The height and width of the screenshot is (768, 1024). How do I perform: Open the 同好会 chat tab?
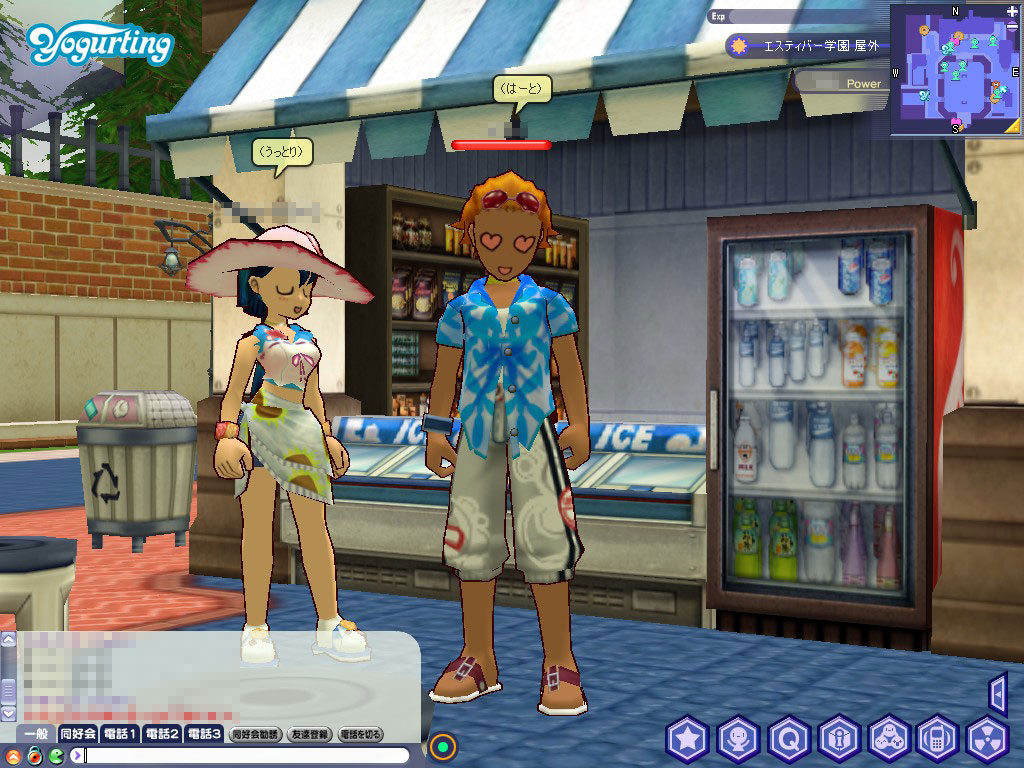click(x=78, y=734)
